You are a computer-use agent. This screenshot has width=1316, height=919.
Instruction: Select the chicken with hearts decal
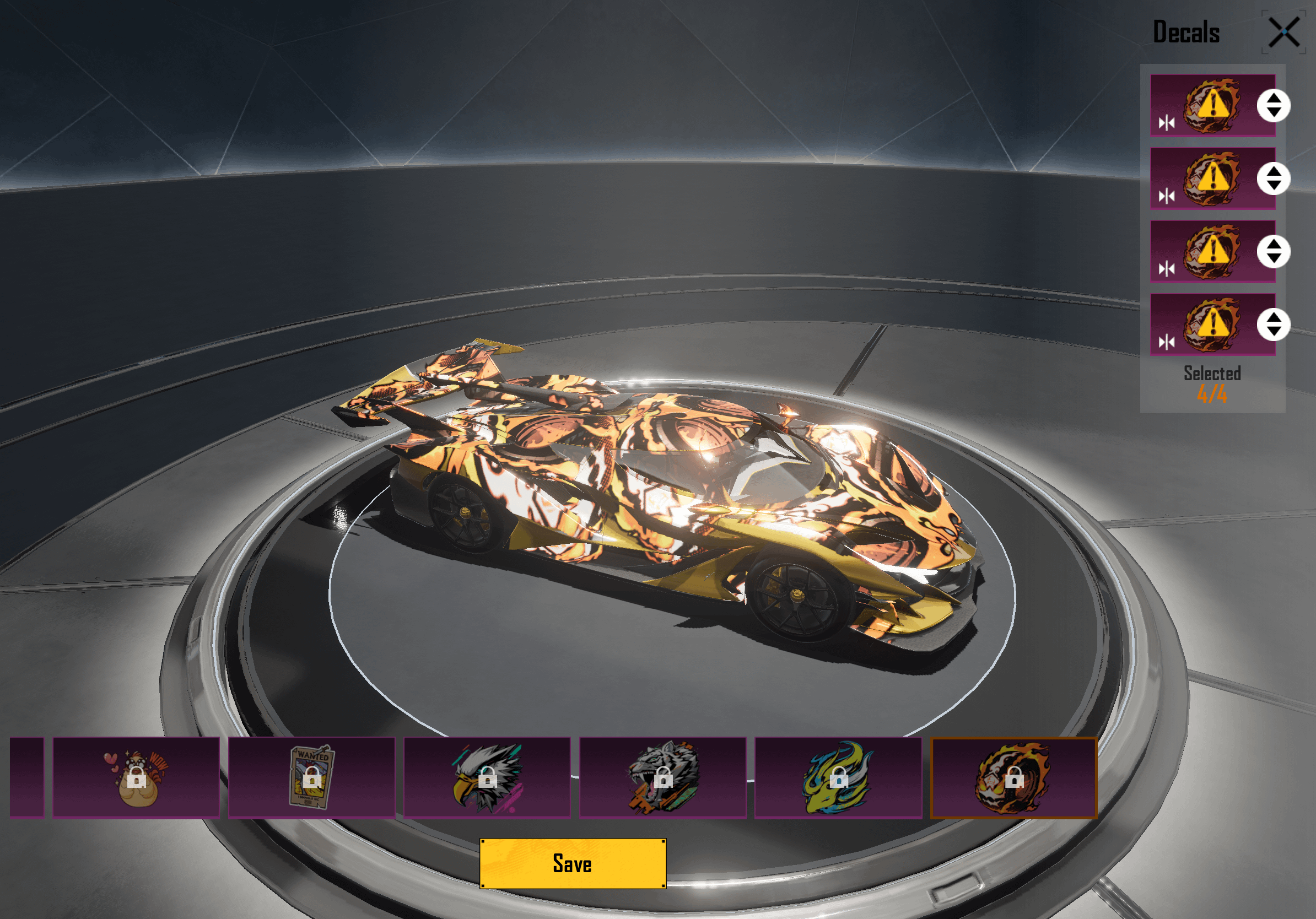tap(137, 777)
